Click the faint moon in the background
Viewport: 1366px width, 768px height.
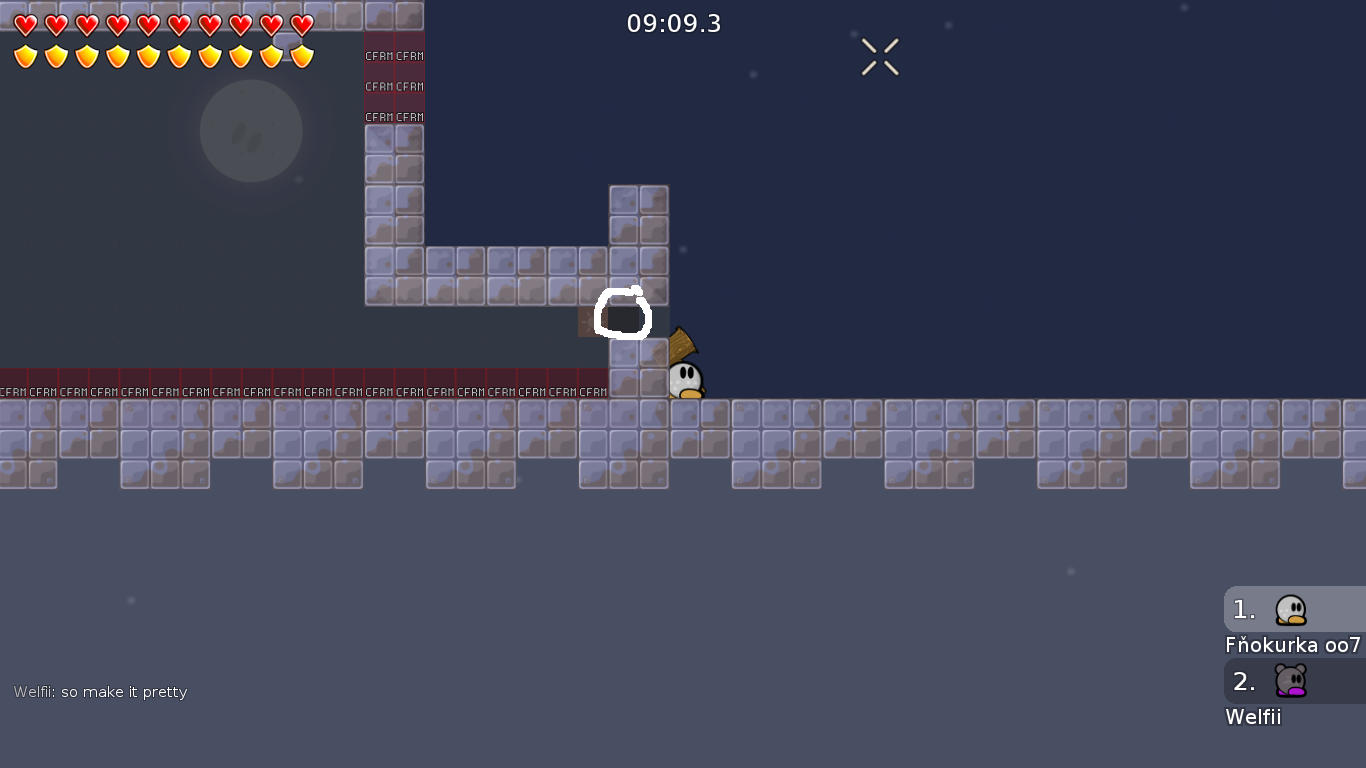click(x=251, y=131)
